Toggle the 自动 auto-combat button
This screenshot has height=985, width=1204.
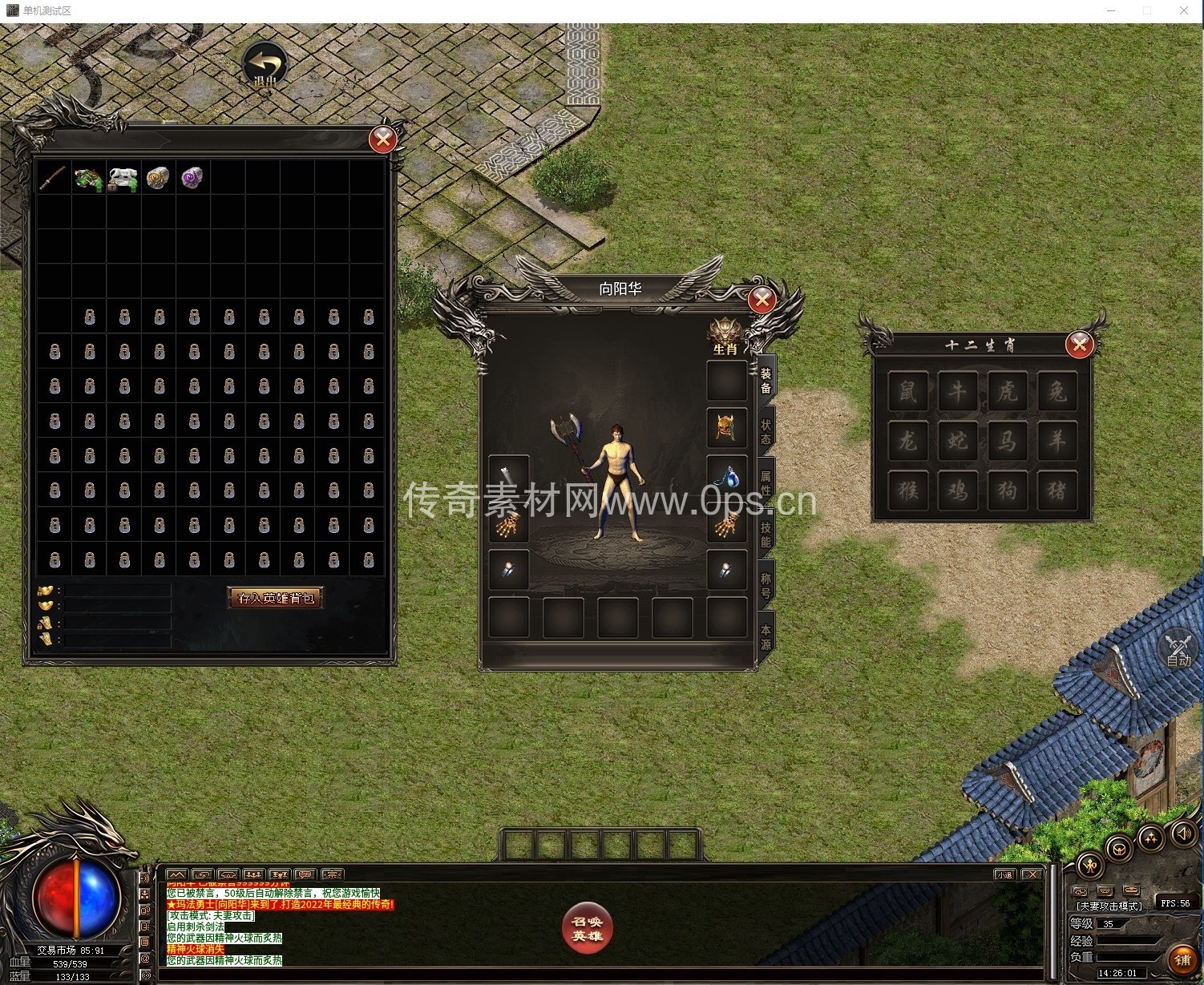click(1178, 650)
